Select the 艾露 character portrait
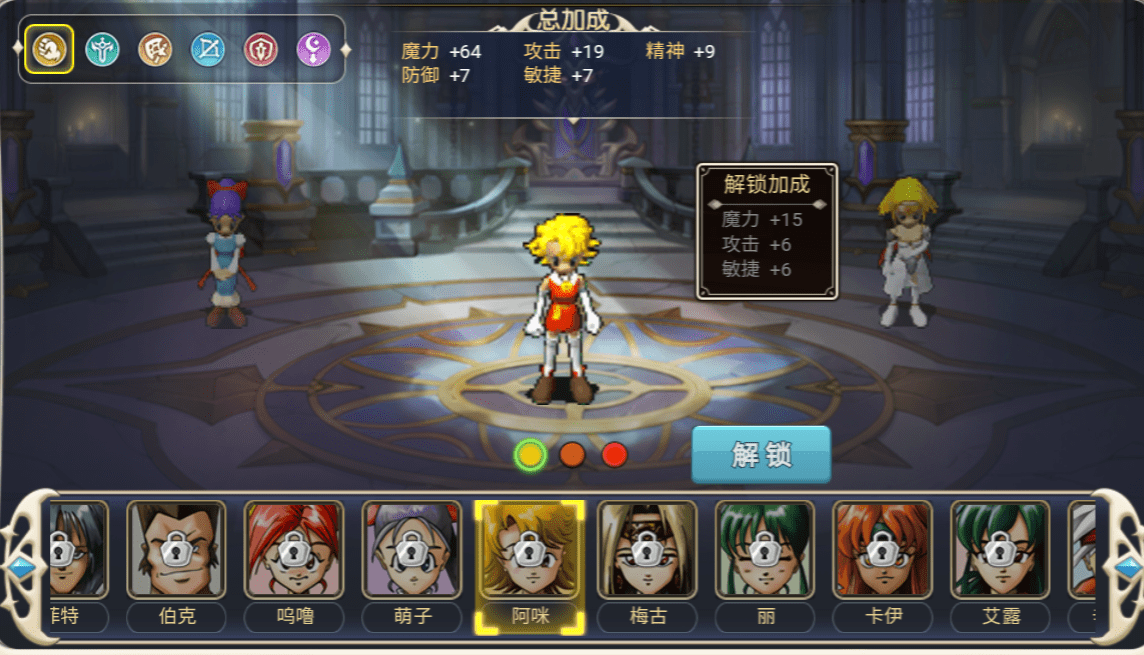 click(1000, 549)
